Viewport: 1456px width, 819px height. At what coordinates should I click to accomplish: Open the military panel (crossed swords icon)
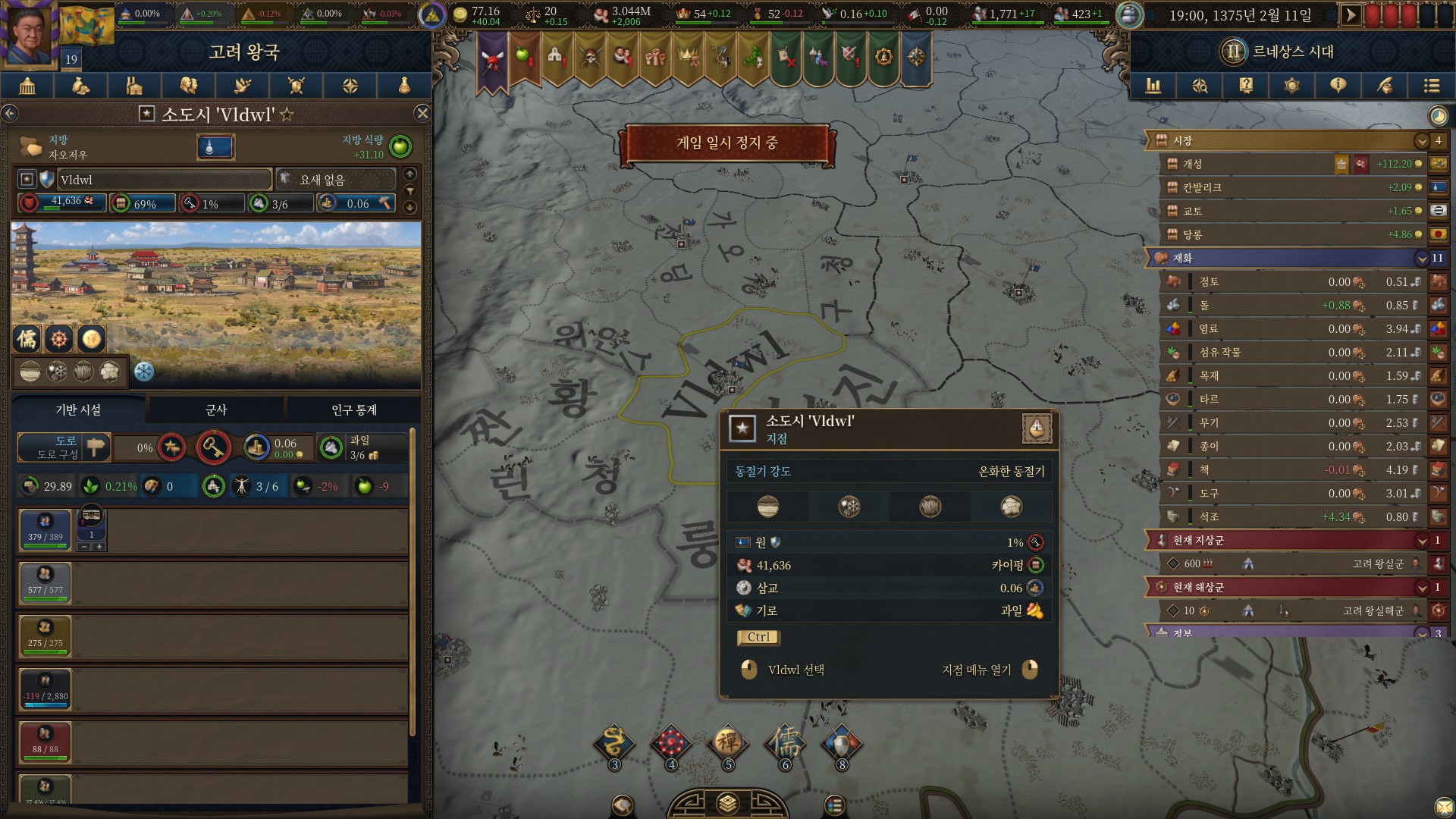296,86
